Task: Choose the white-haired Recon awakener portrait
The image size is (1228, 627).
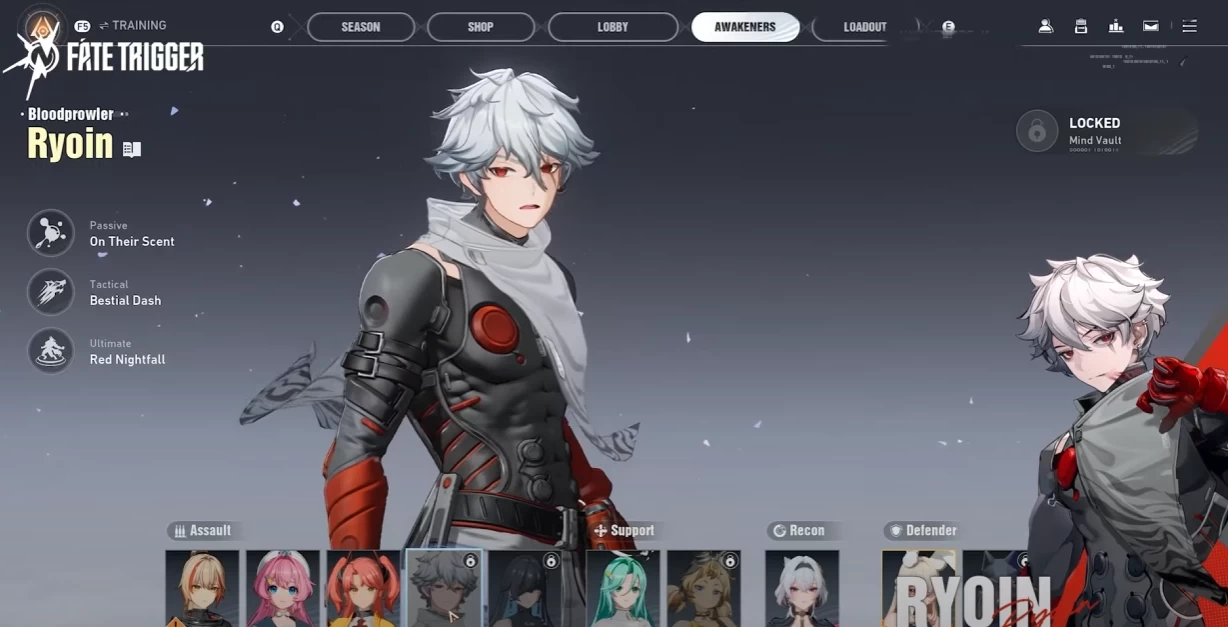Action: click(x=802, y=588)
